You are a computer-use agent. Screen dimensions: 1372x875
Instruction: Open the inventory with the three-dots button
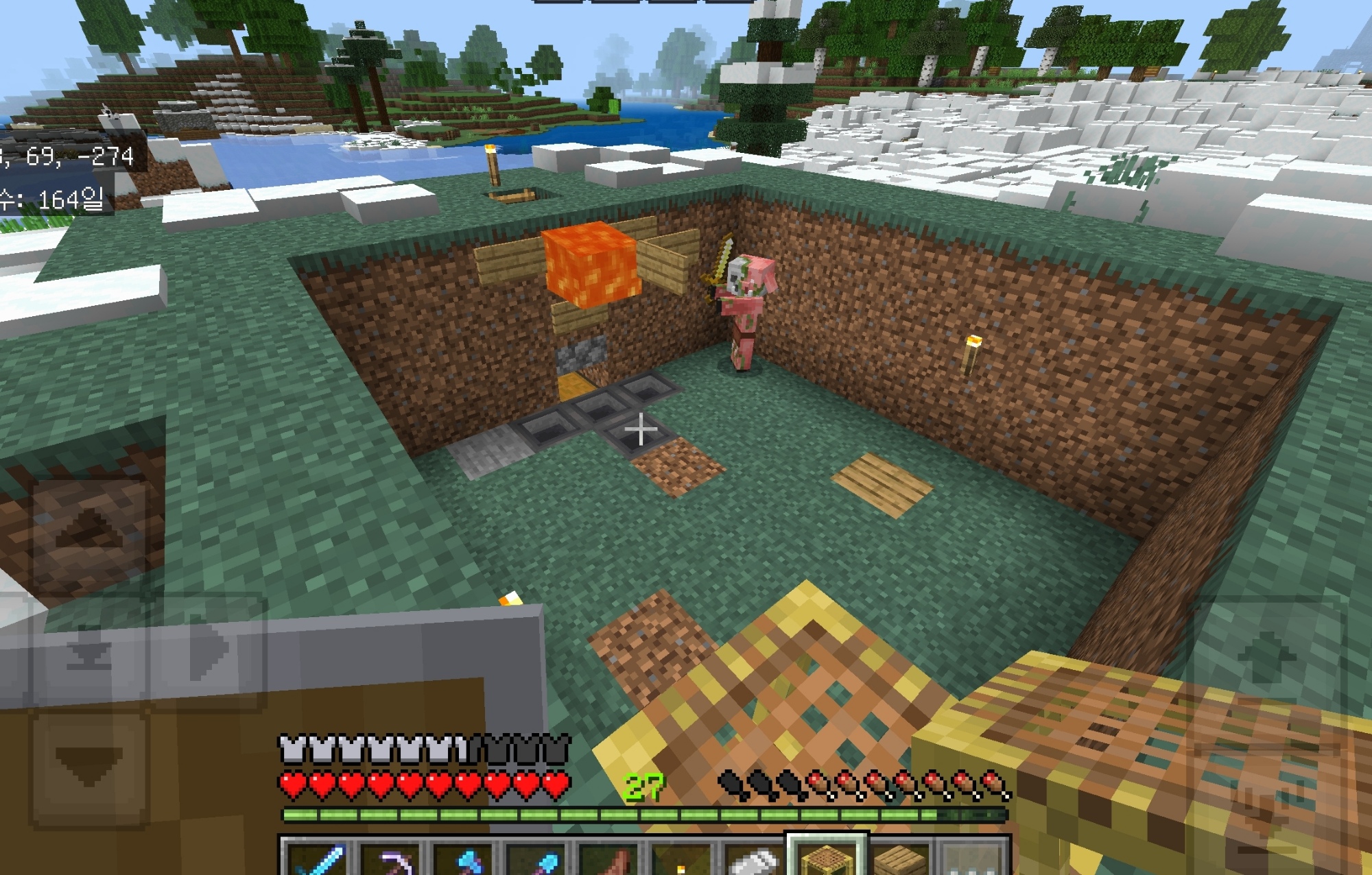972,859
